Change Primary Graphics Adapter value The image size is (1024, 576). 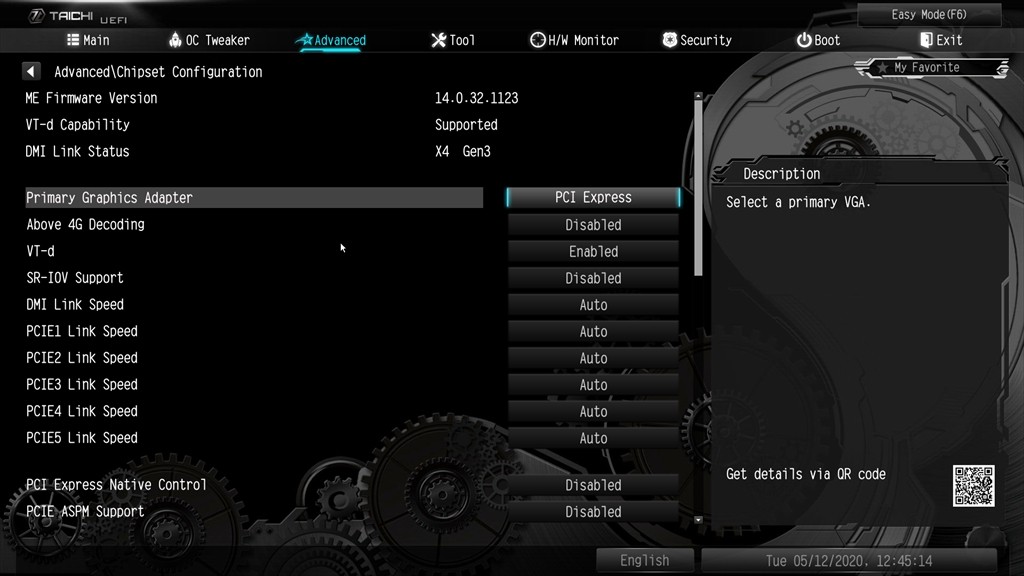[x=593, y=198]
